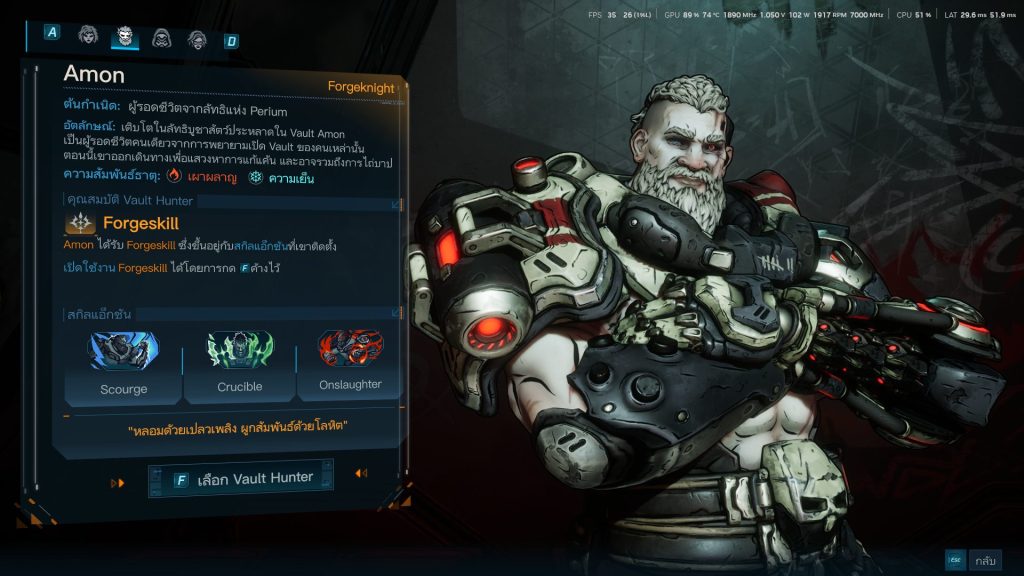Click the fire element affinity icon
The image size is (1024, 576).
(174, 175)
